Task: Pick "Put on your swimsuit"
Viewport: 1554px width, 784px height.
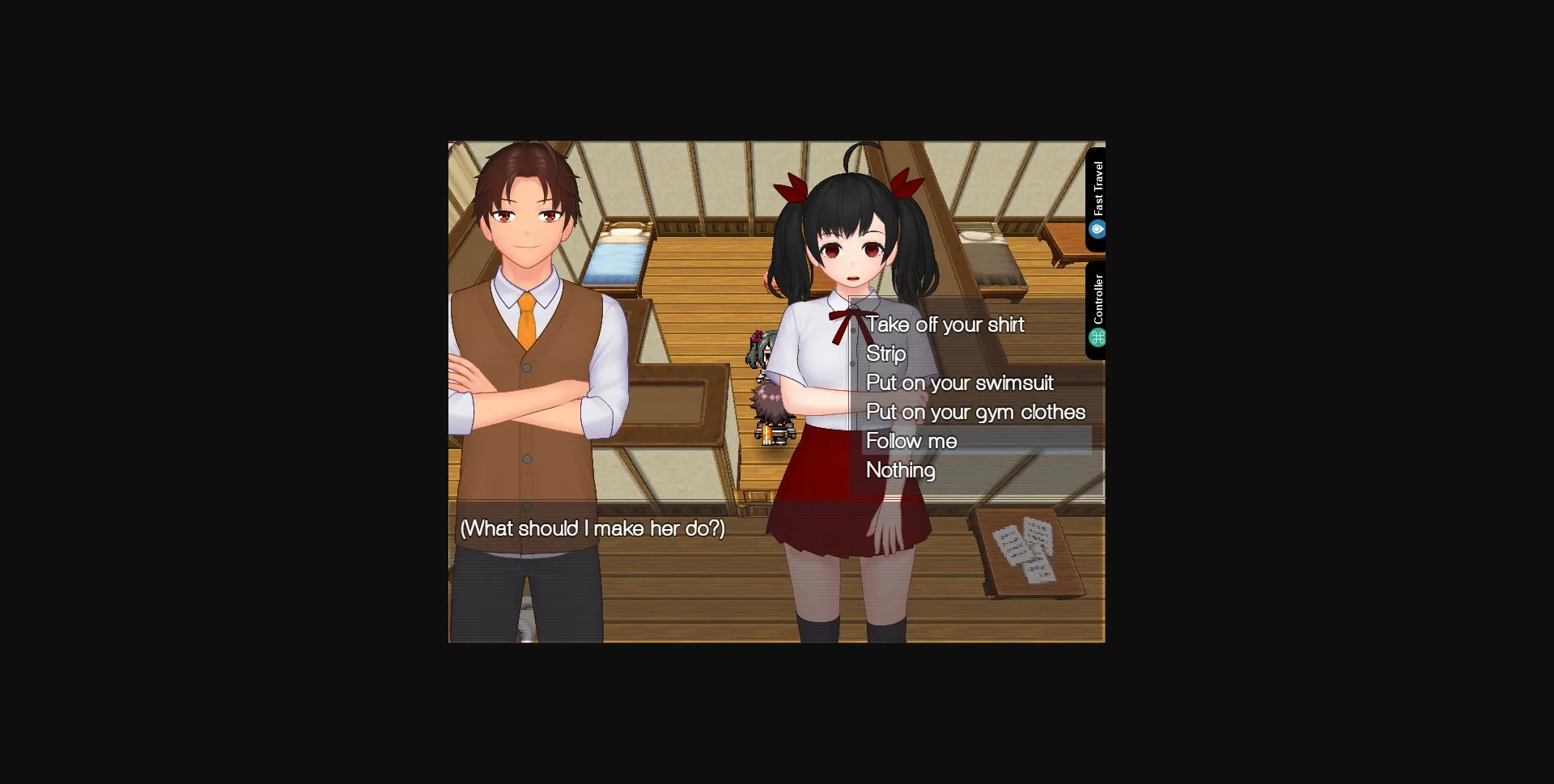Action: pos(961,383)
